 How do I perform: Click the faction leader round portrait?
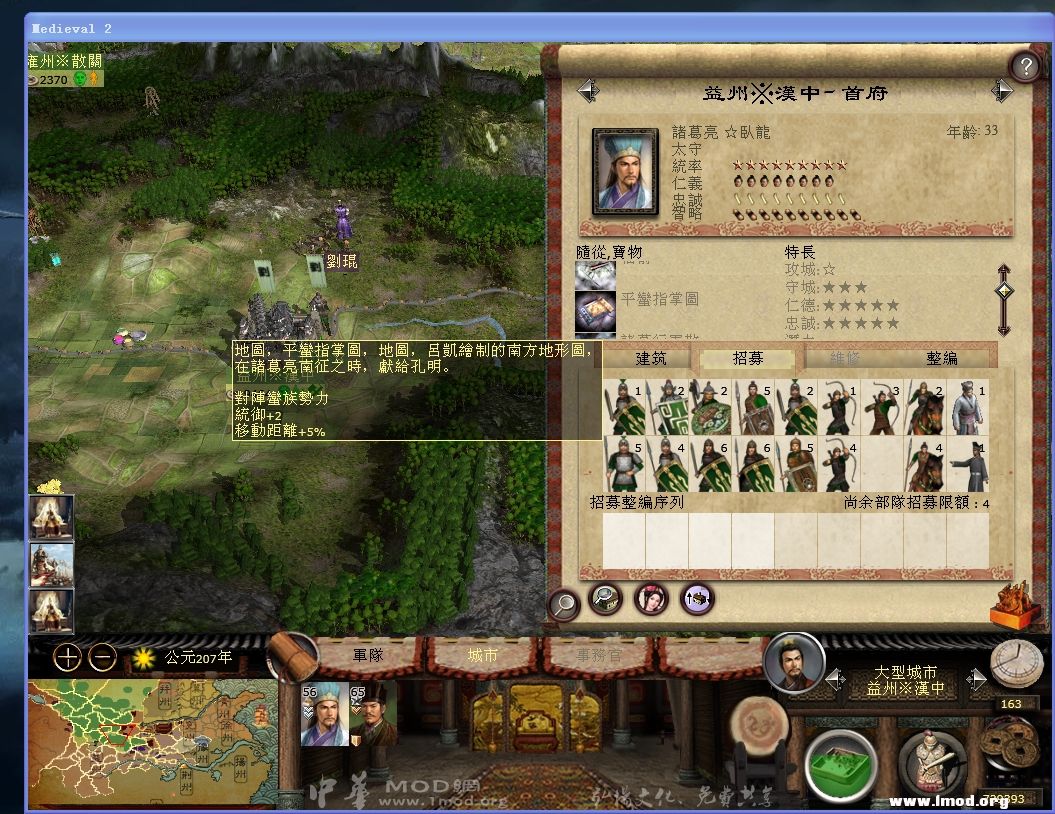point(794,662)
